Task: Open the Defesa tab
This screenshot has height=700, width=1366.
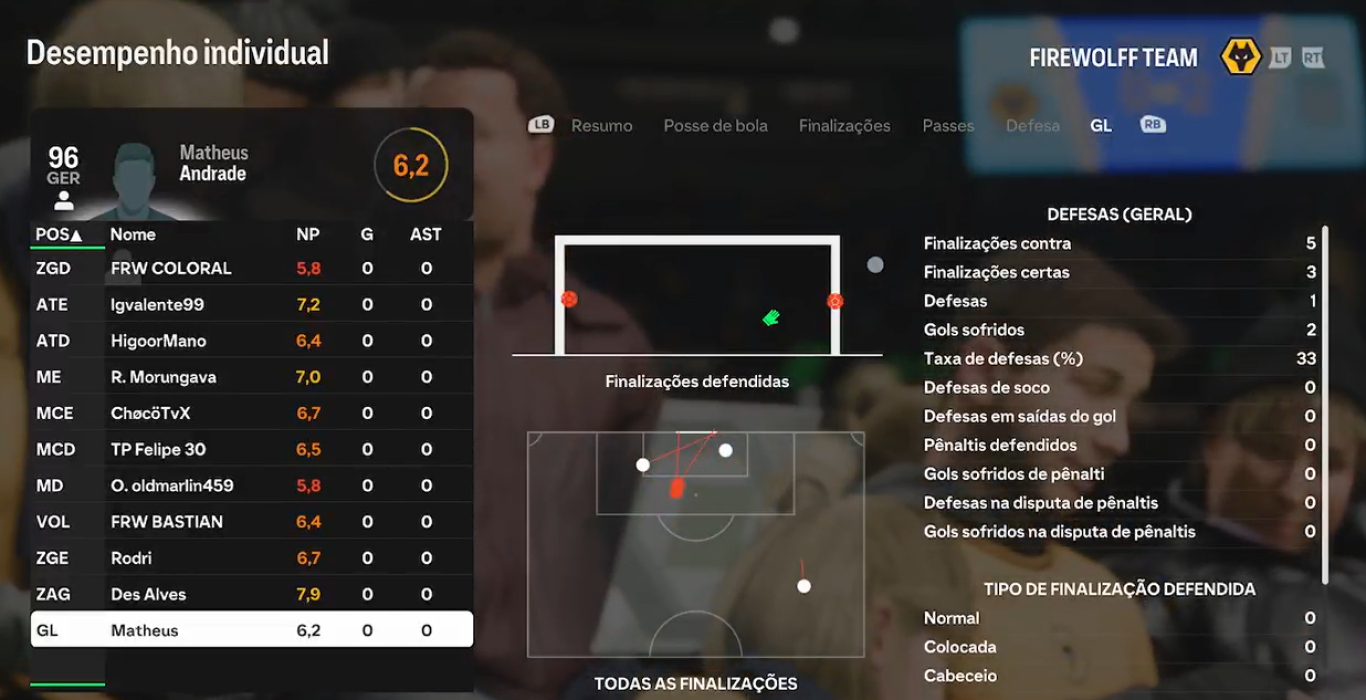Action: 1032,126
